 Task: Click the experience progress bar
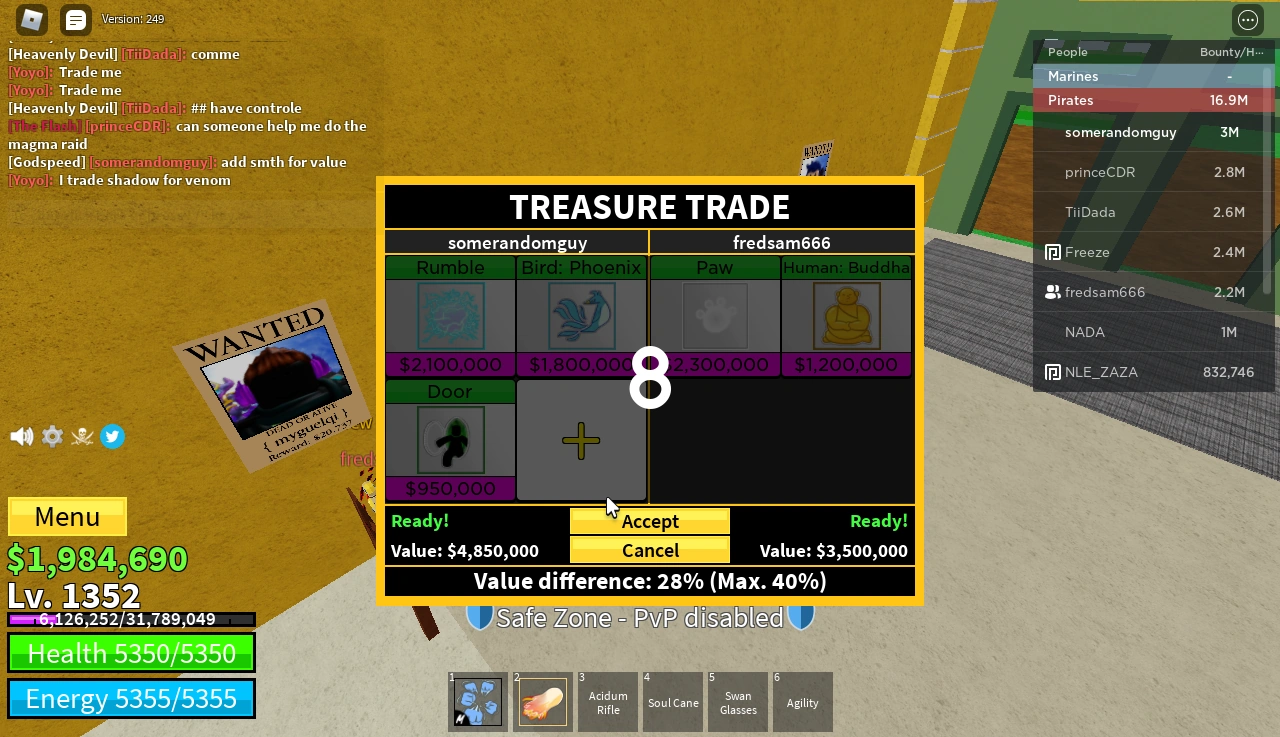[130, 619]
